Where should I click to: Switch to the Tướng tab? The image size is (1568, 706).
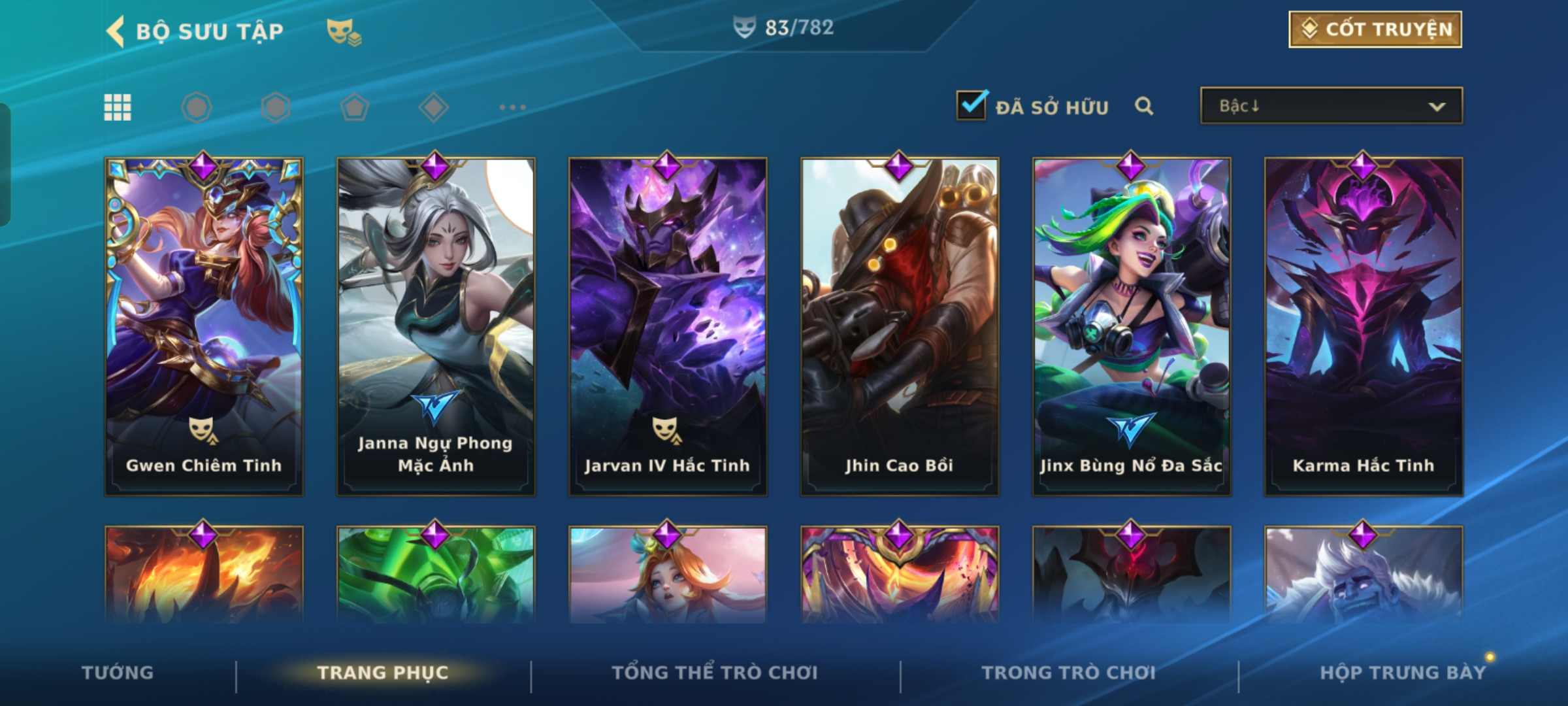pyautogui.click(x=118, y=673)
